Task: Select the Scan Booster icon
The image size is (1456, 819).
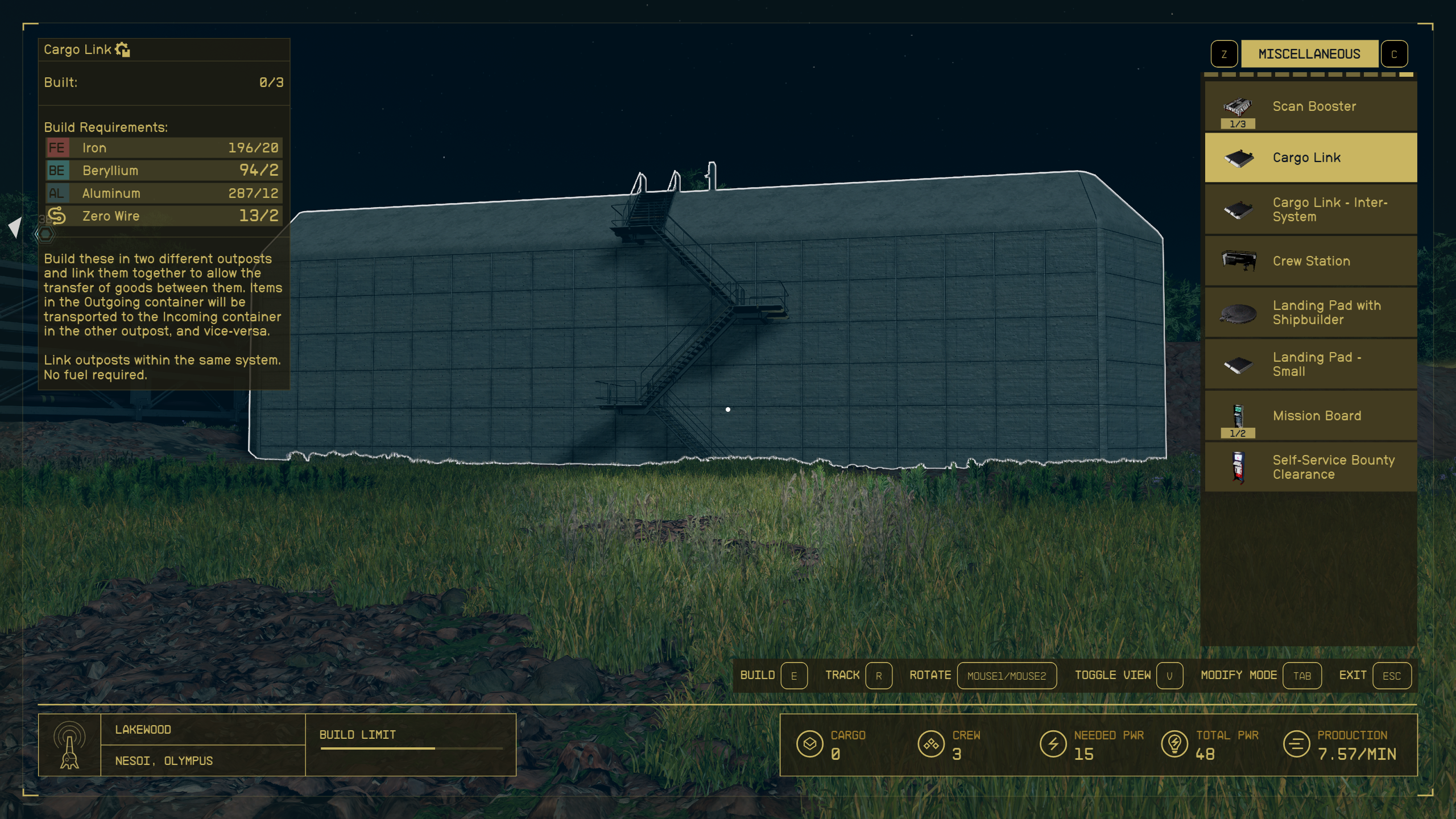Action: 1238,106
